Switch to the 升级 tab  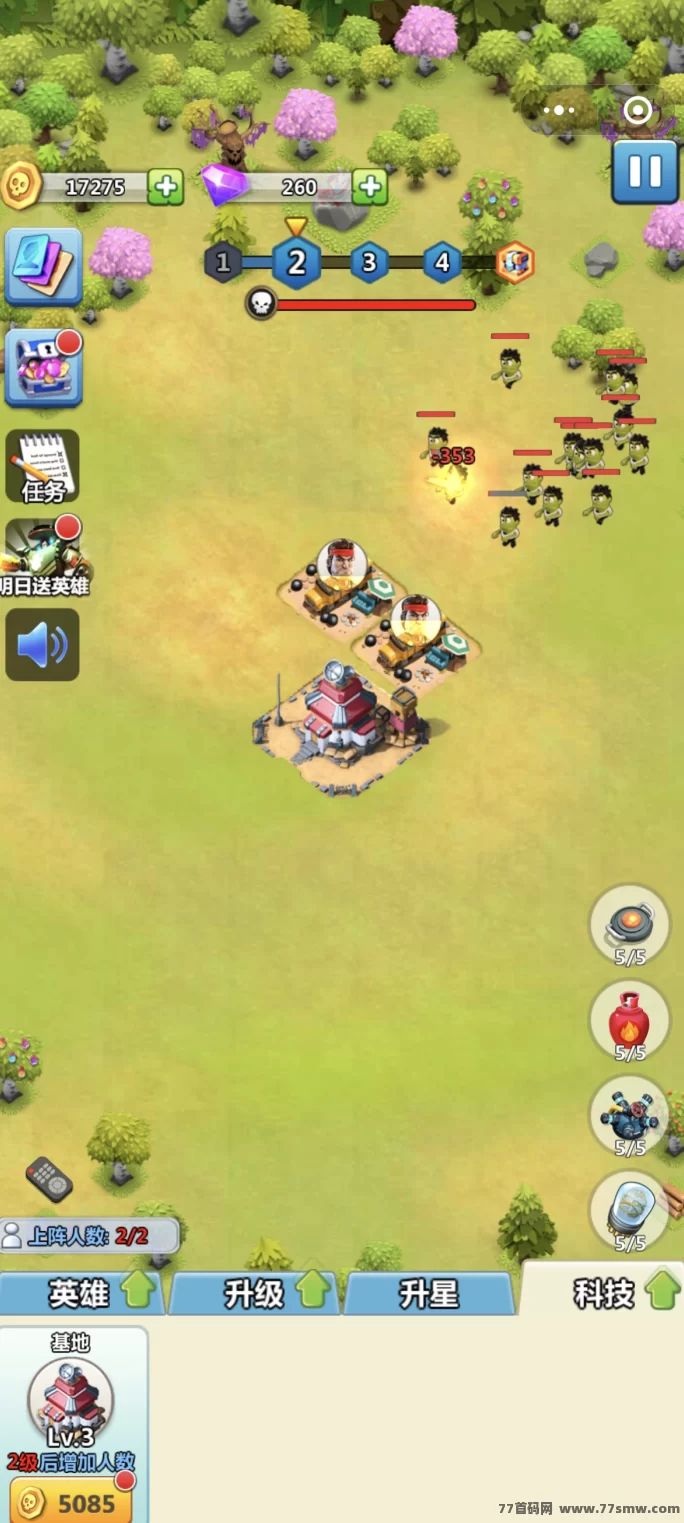tap(256, 1294)
